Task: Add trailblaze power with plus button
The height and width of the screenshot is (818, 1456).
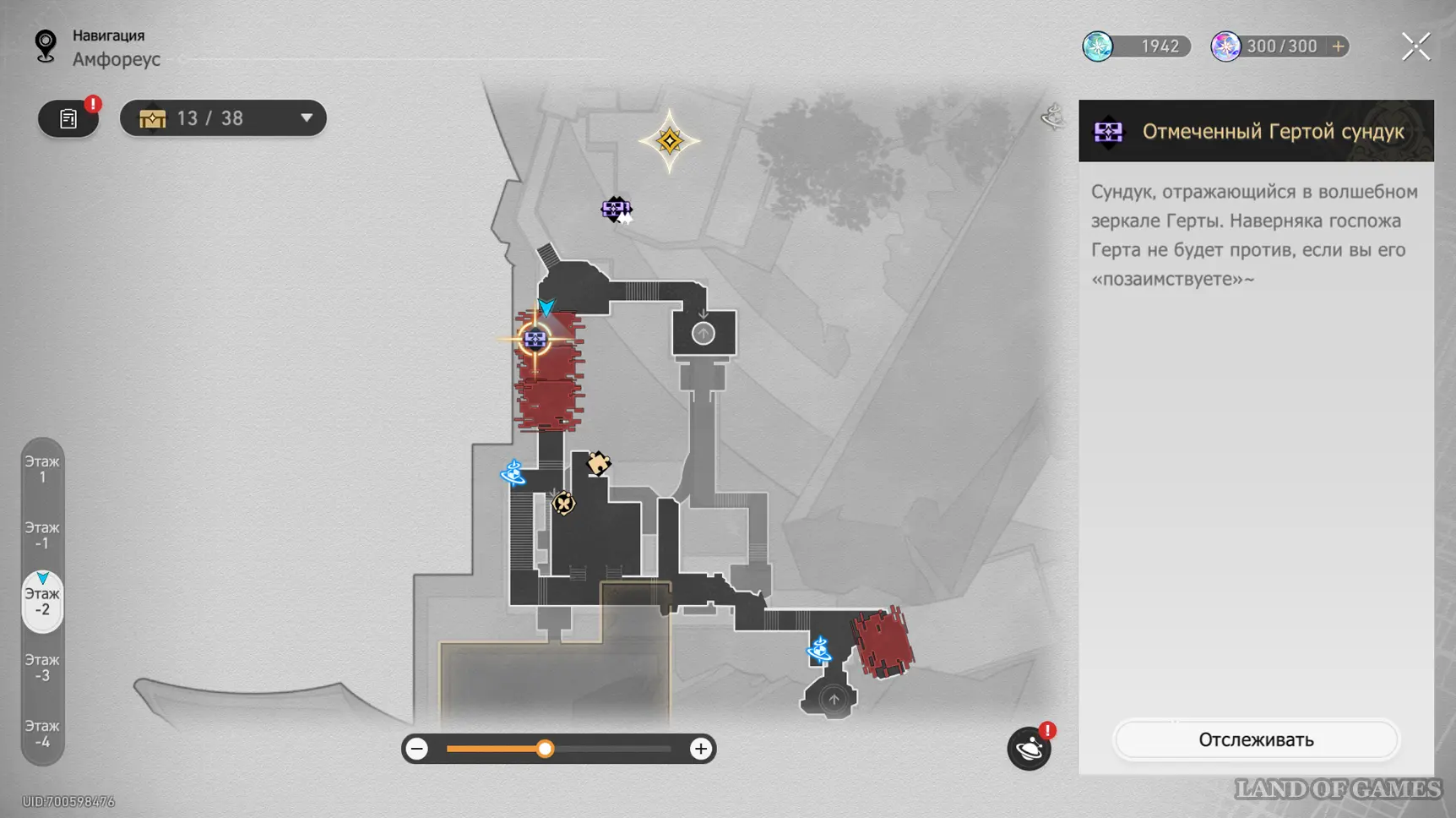Action: 1338,46
